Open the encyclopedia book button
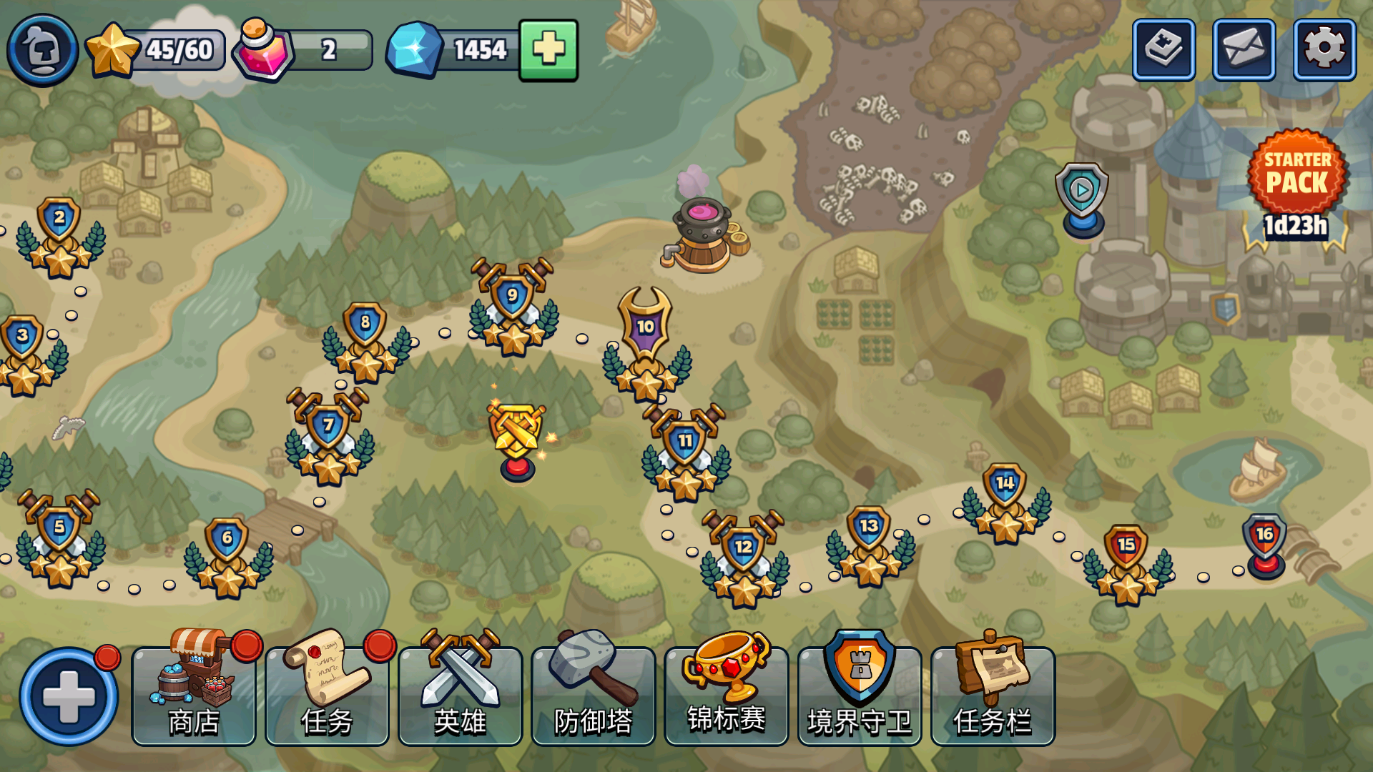Screen dimensions: 1373x772 coord(1163,49)
